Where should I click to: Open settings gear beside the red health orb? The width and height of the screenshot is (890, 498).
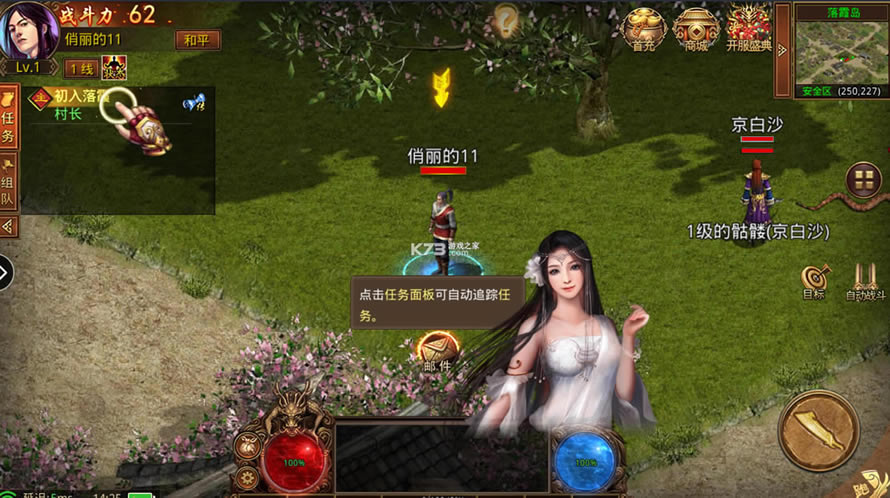[248, 479]
